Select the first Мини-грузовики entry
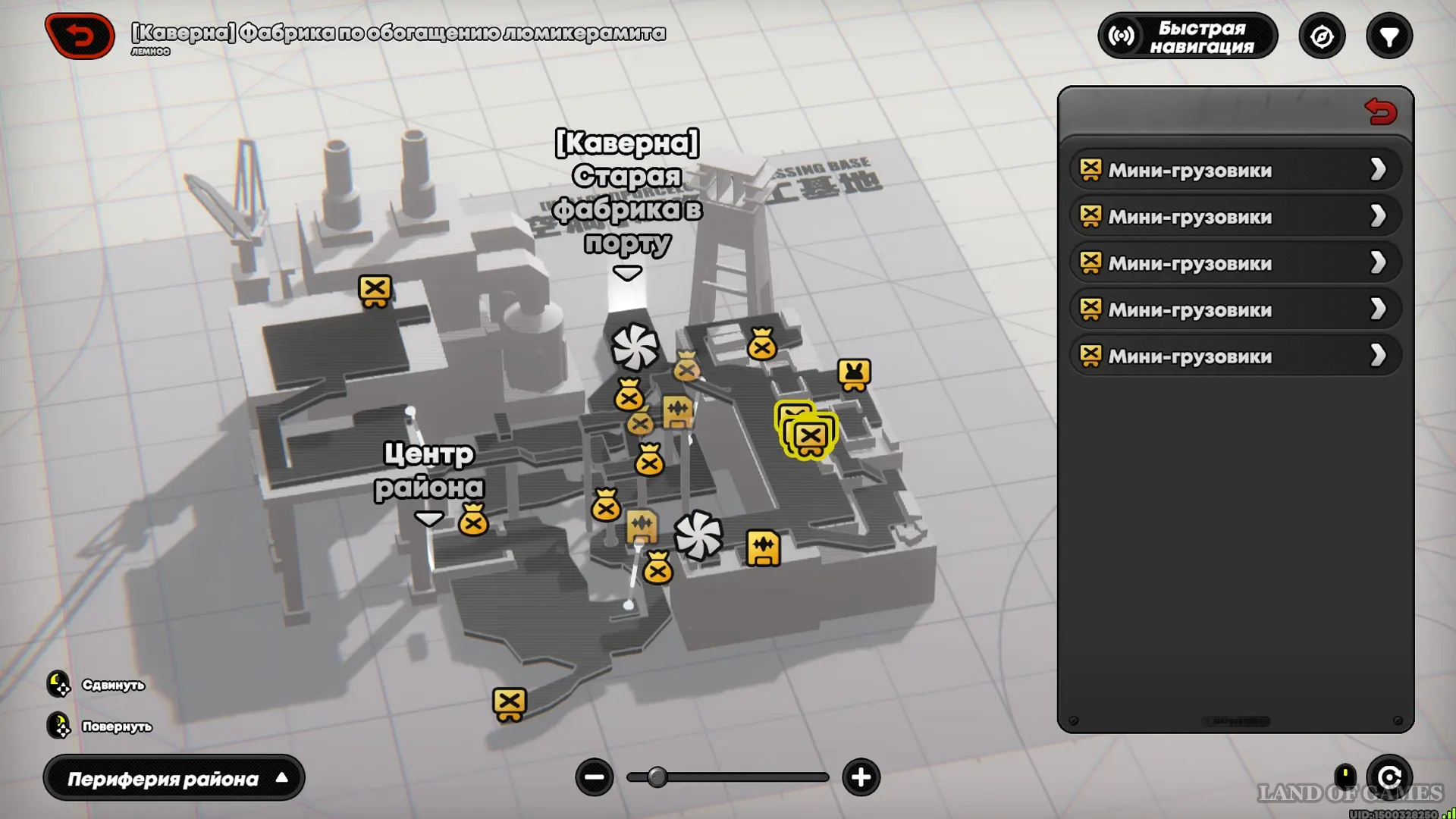The height and width of the screenshot is (819, 1456). tap(1235, 170)
